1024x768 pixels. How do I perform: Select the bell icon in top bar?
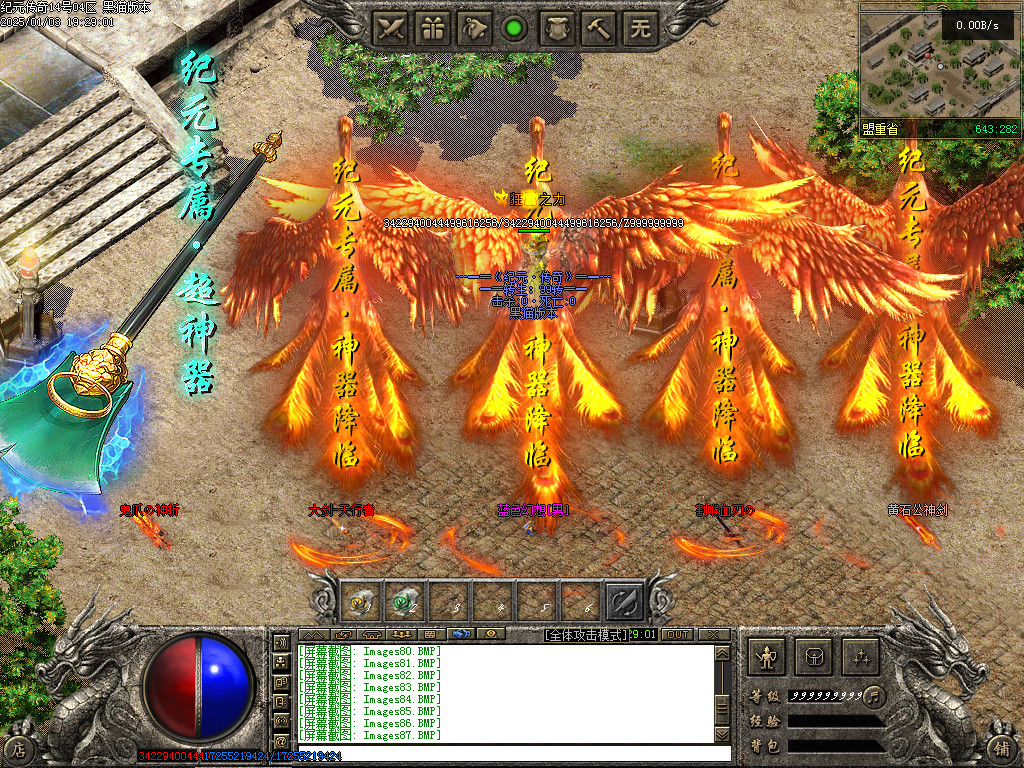(x=474, y=28)
